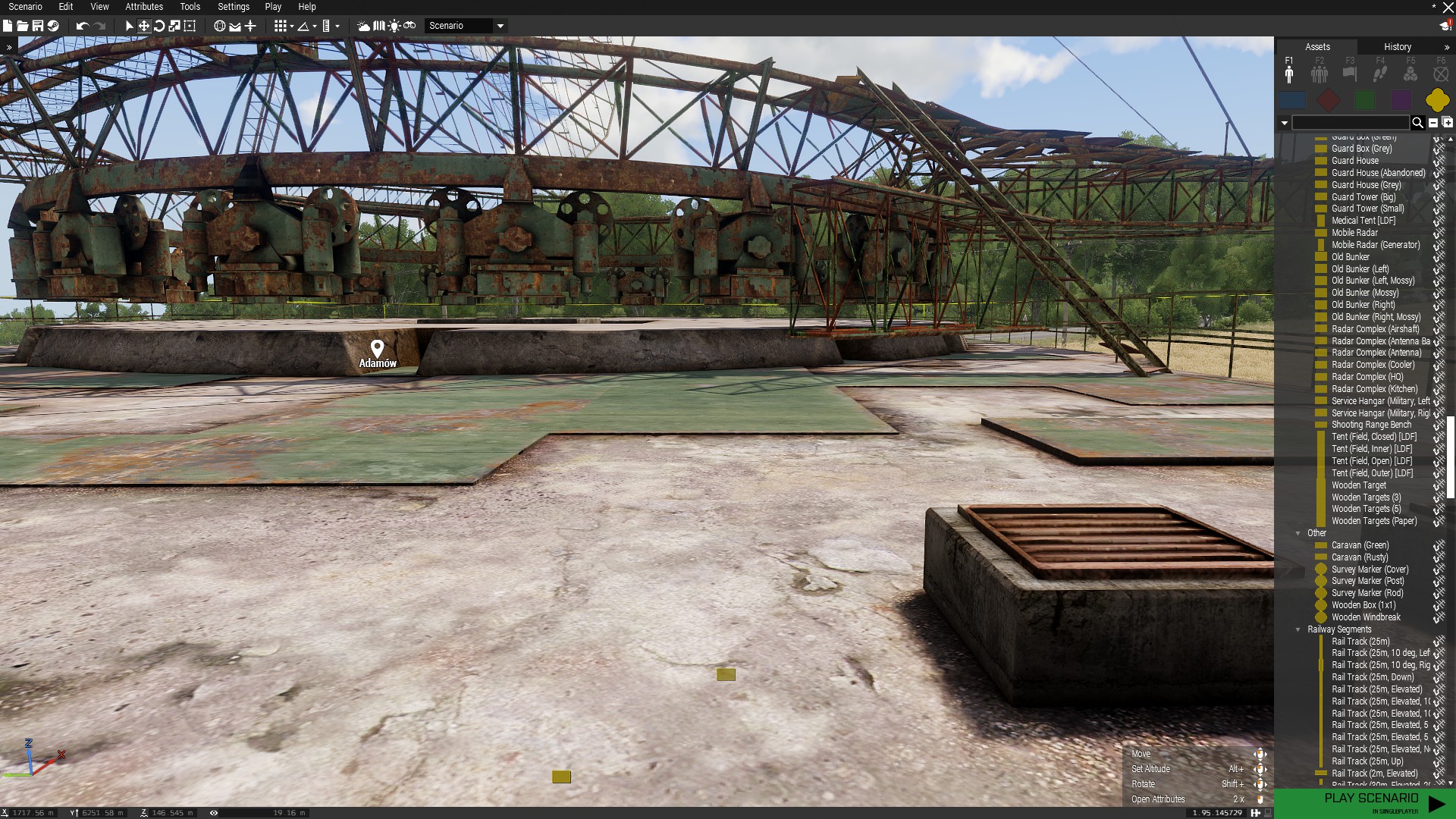
Task: Open the weather settings cloud icon
Action: tap(364, 26)
